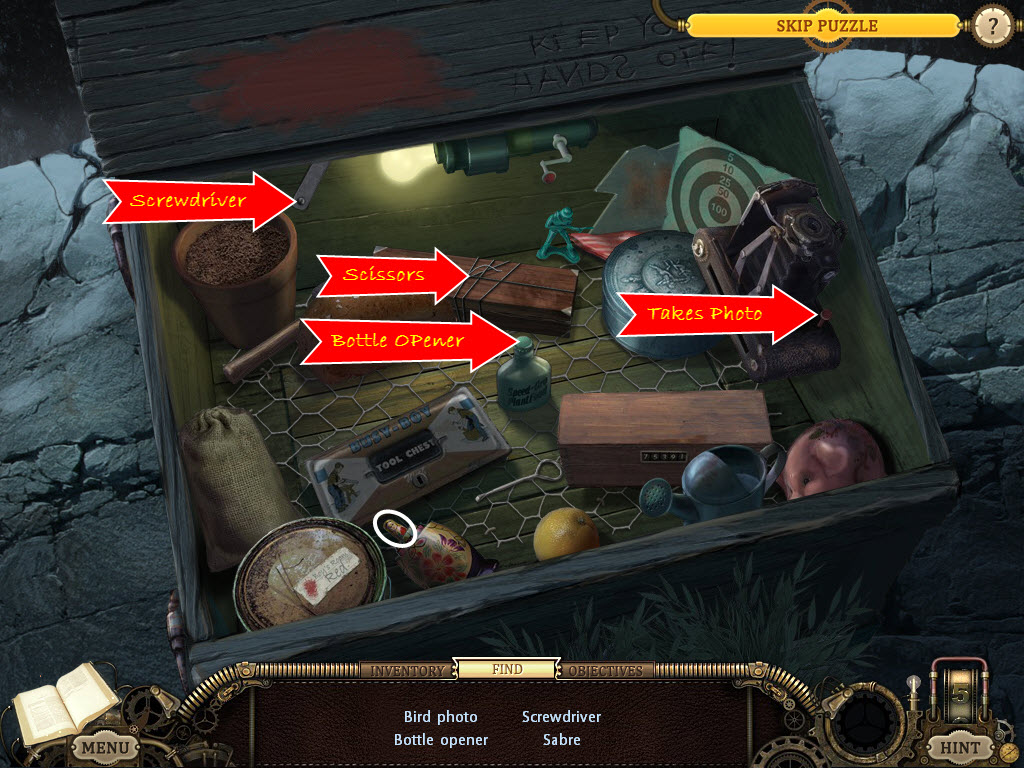The height and width of the screenshot is (768, 1024).
Task: Select the Find tab
Action: [x=506, y=669]
